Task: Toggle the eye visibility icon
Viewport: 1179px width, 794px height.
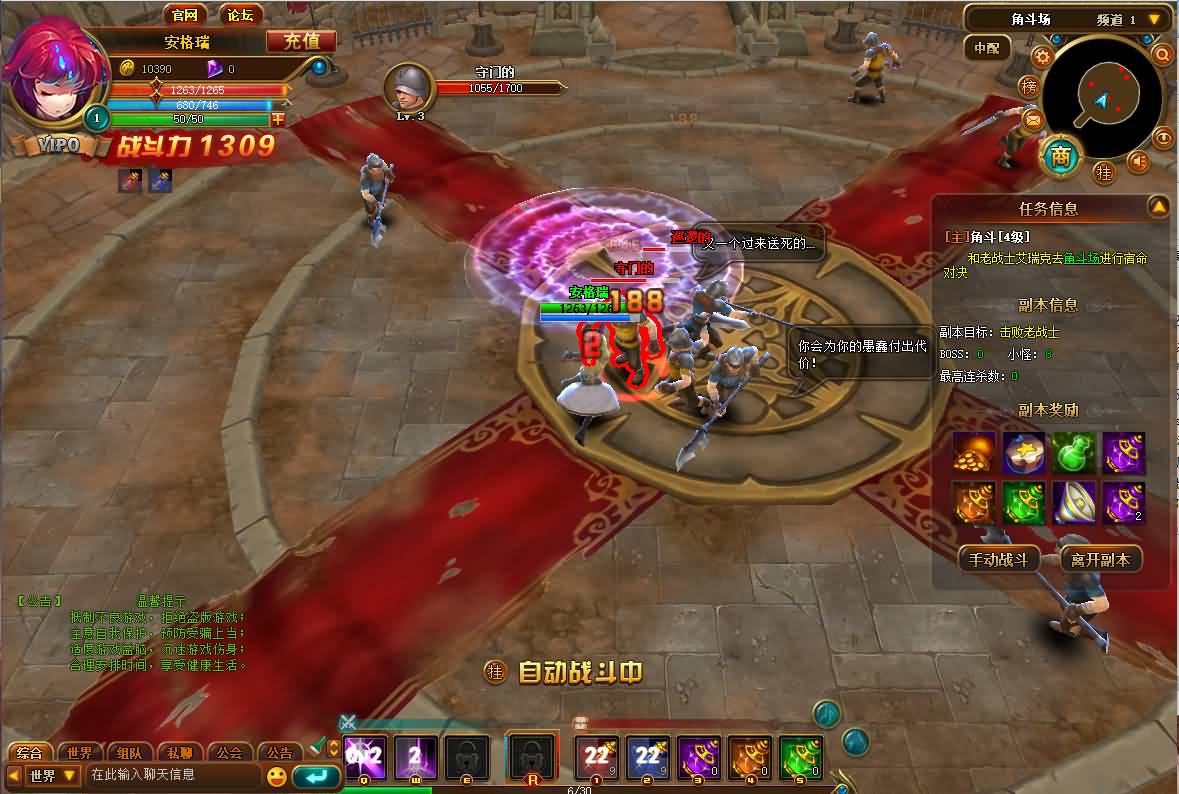Action: tap(1163, 137)
